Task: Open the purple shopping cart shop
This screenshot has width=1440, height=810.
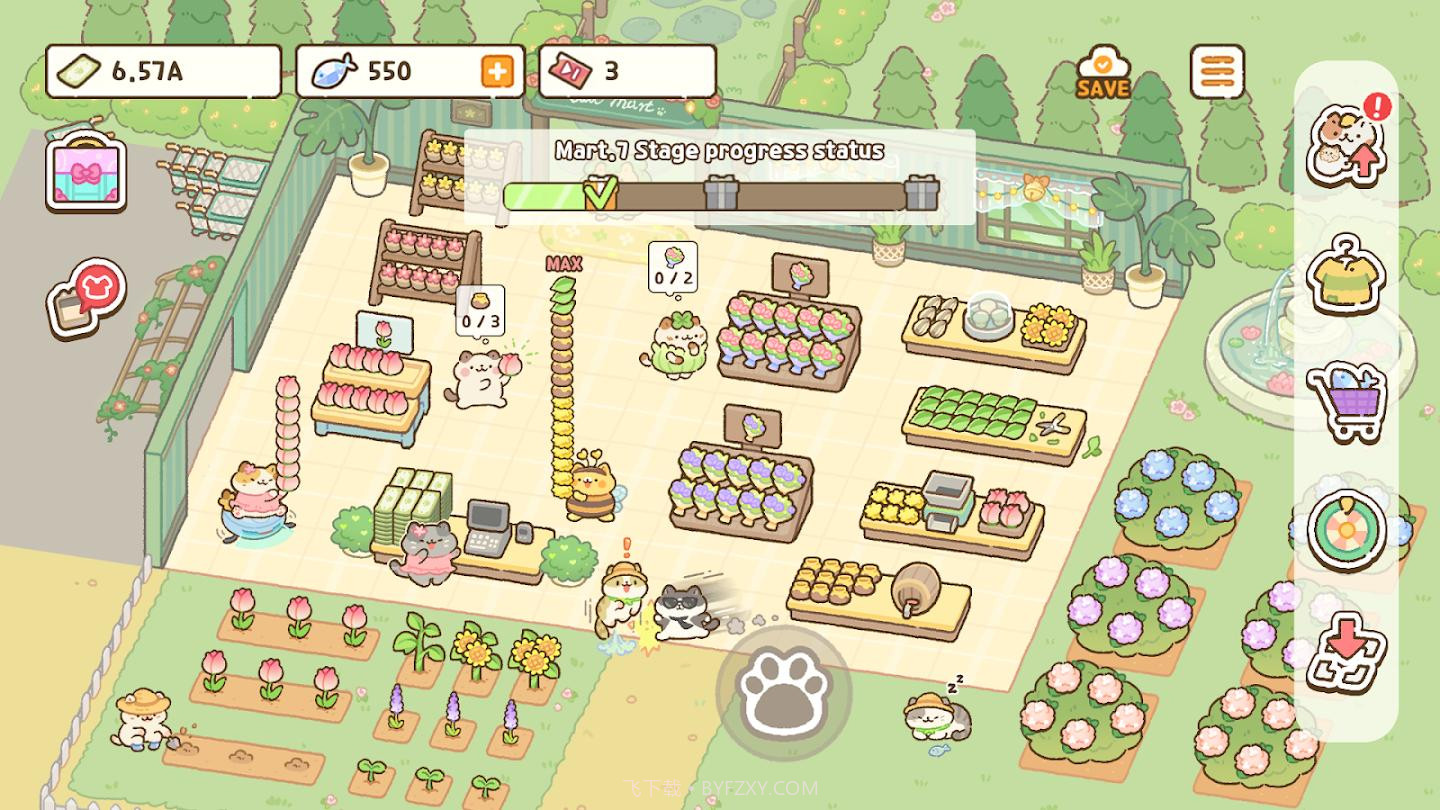Action: (x=1346, y=401)
